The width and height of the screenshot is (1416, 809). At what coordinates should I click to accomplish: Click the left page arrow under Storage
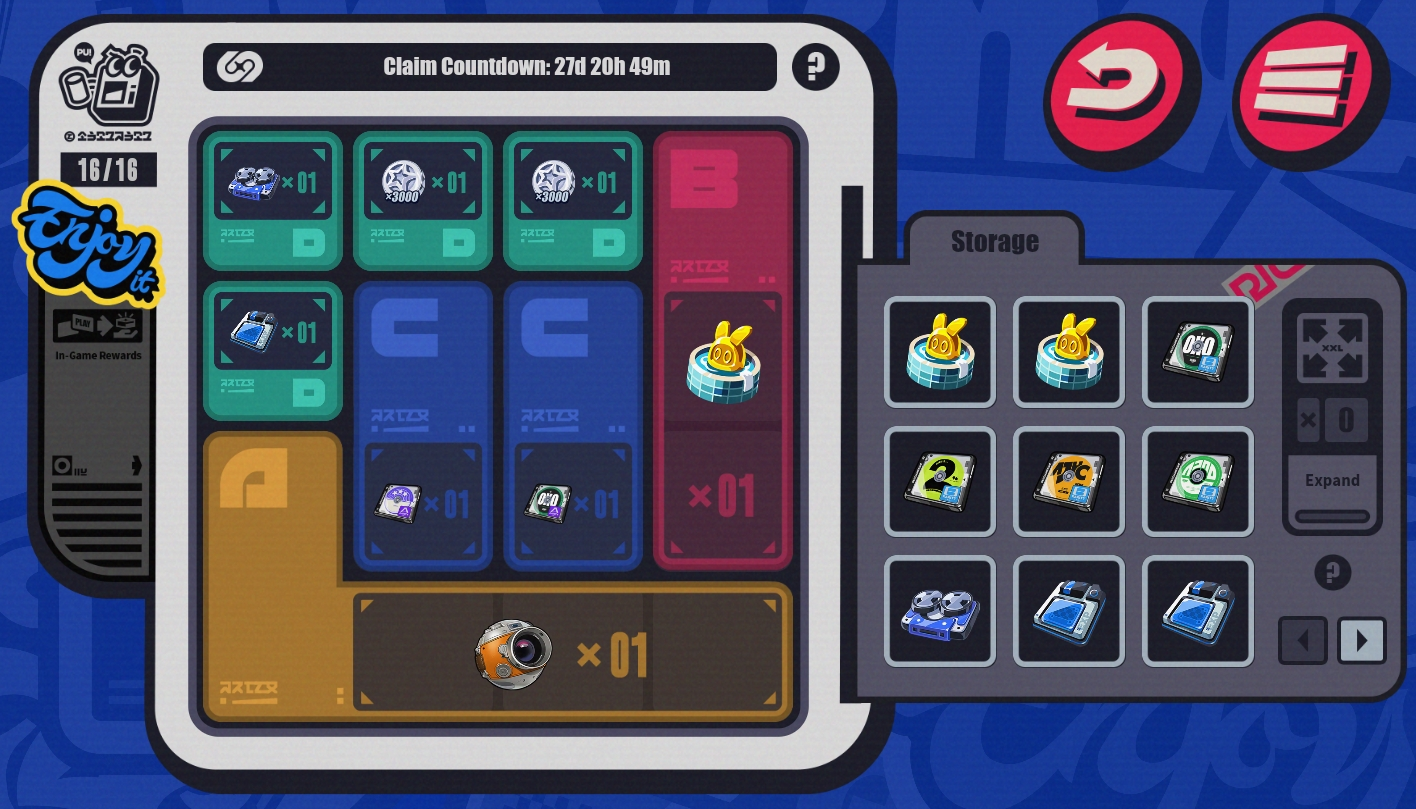1302,640
